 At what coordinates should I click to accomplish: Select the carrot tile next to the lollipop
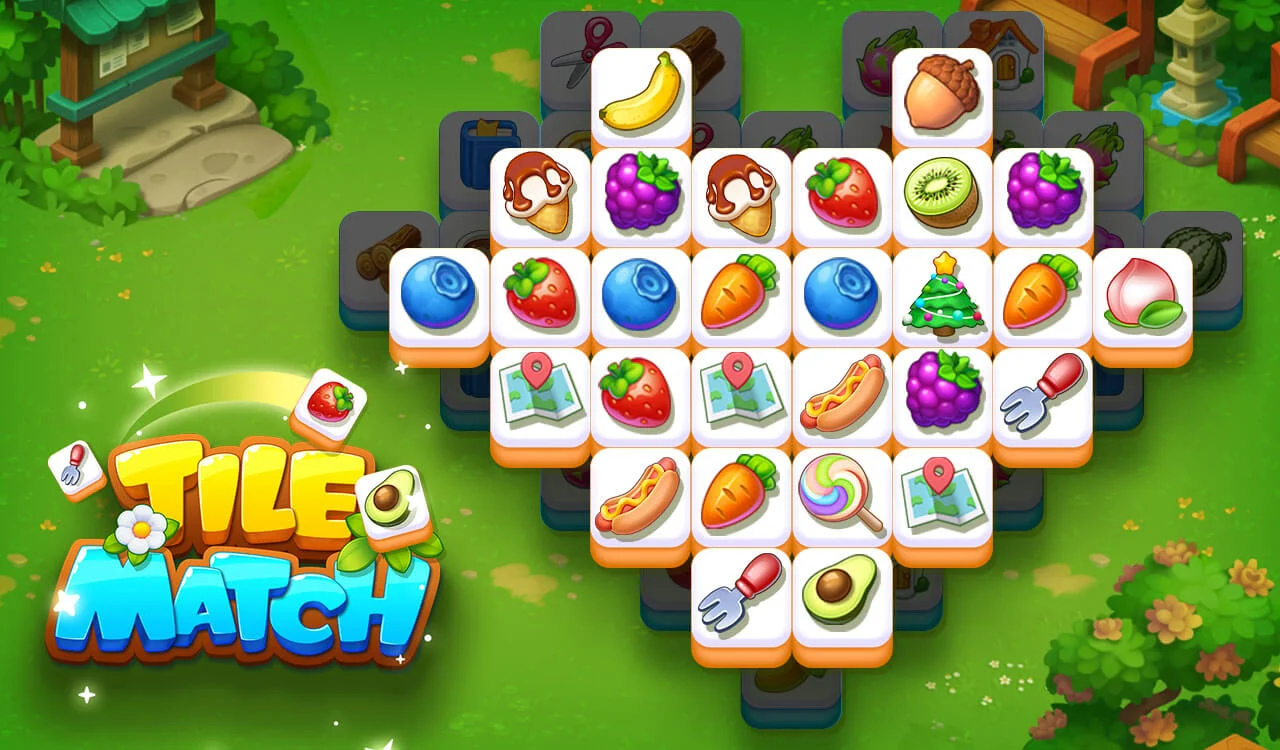tap(741, 493)
